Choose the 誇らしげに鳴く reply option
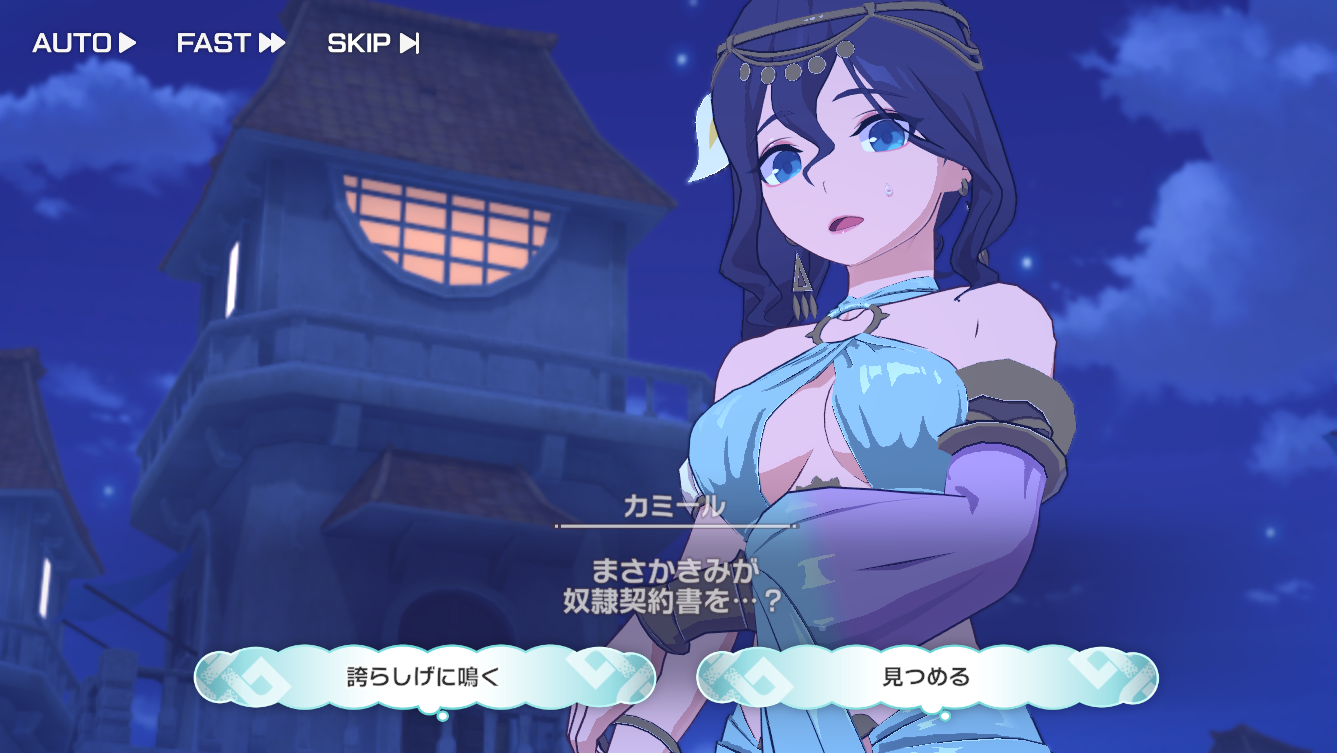 (424, 677)
